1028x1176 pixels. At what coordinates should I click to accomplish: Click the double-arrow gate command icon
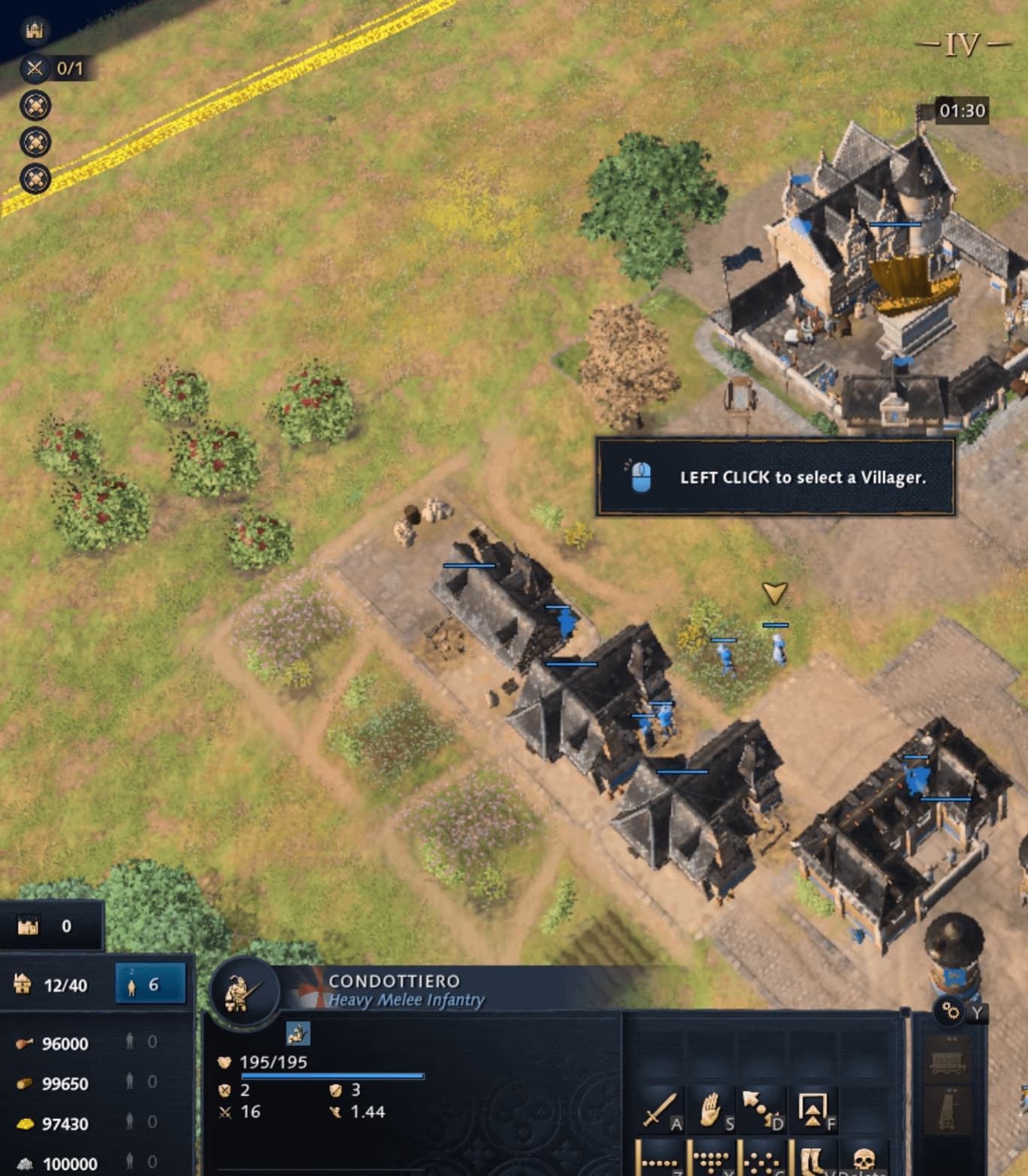pos(812,1110)
